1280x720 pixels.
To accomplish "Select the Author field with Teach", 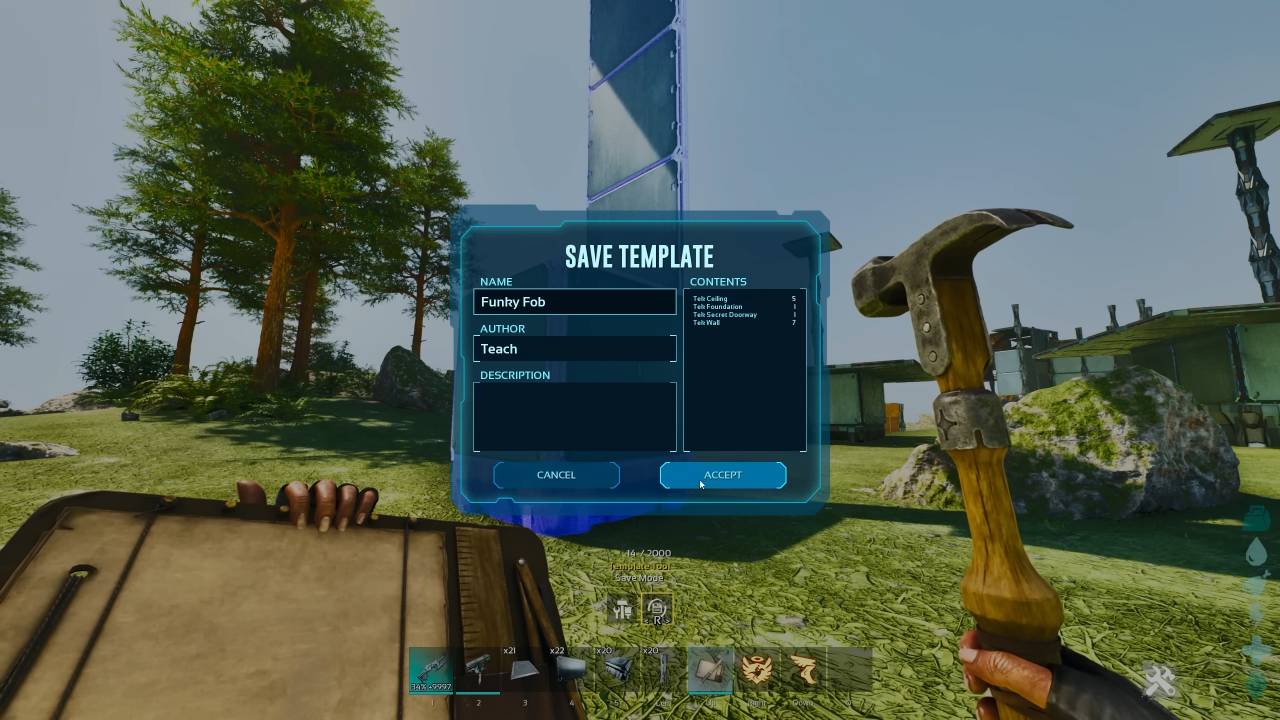I will tap(574, 349).
